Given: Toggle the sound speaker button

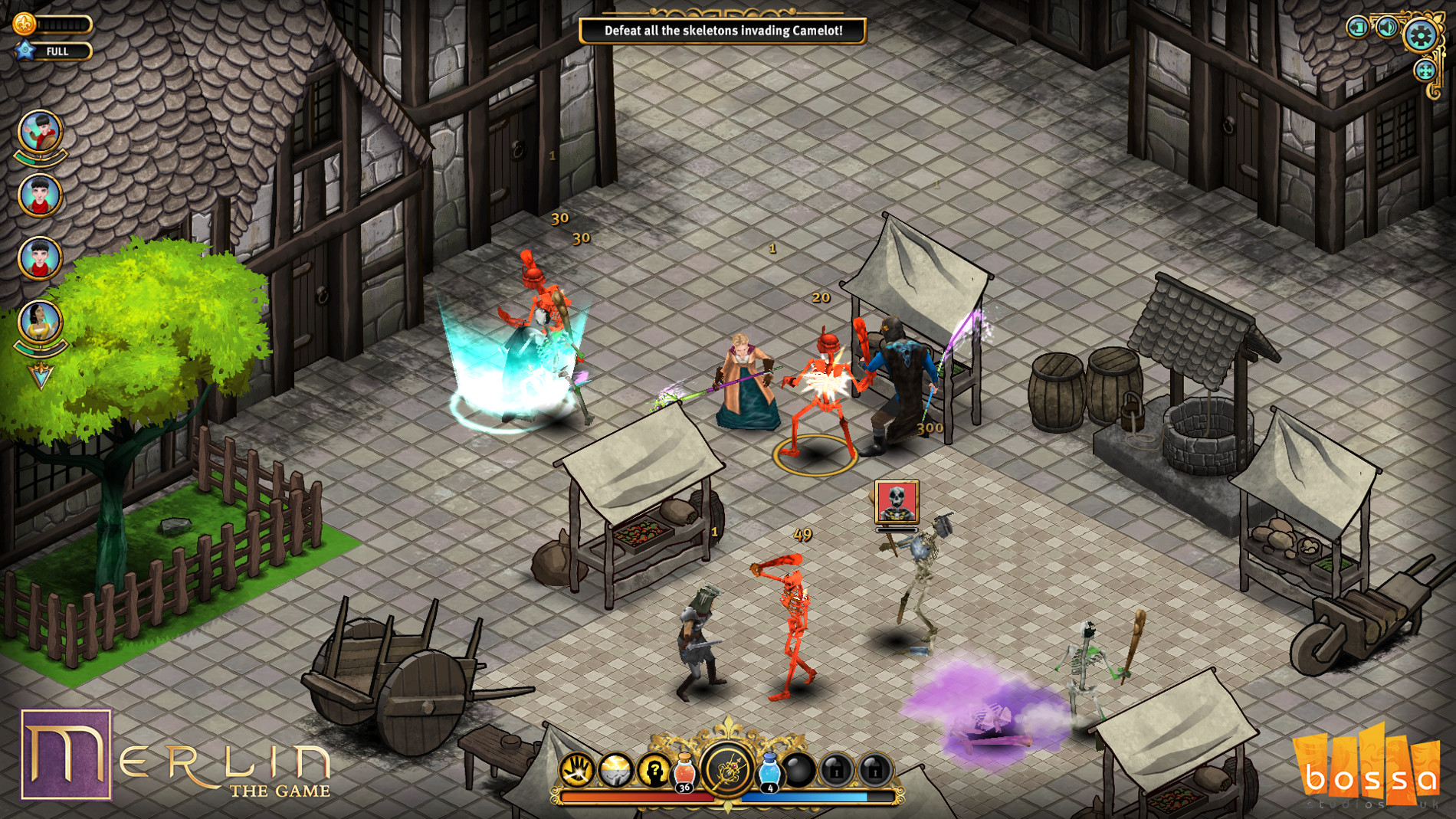Looking at the screenshot, I should [x=1387, y=28].
